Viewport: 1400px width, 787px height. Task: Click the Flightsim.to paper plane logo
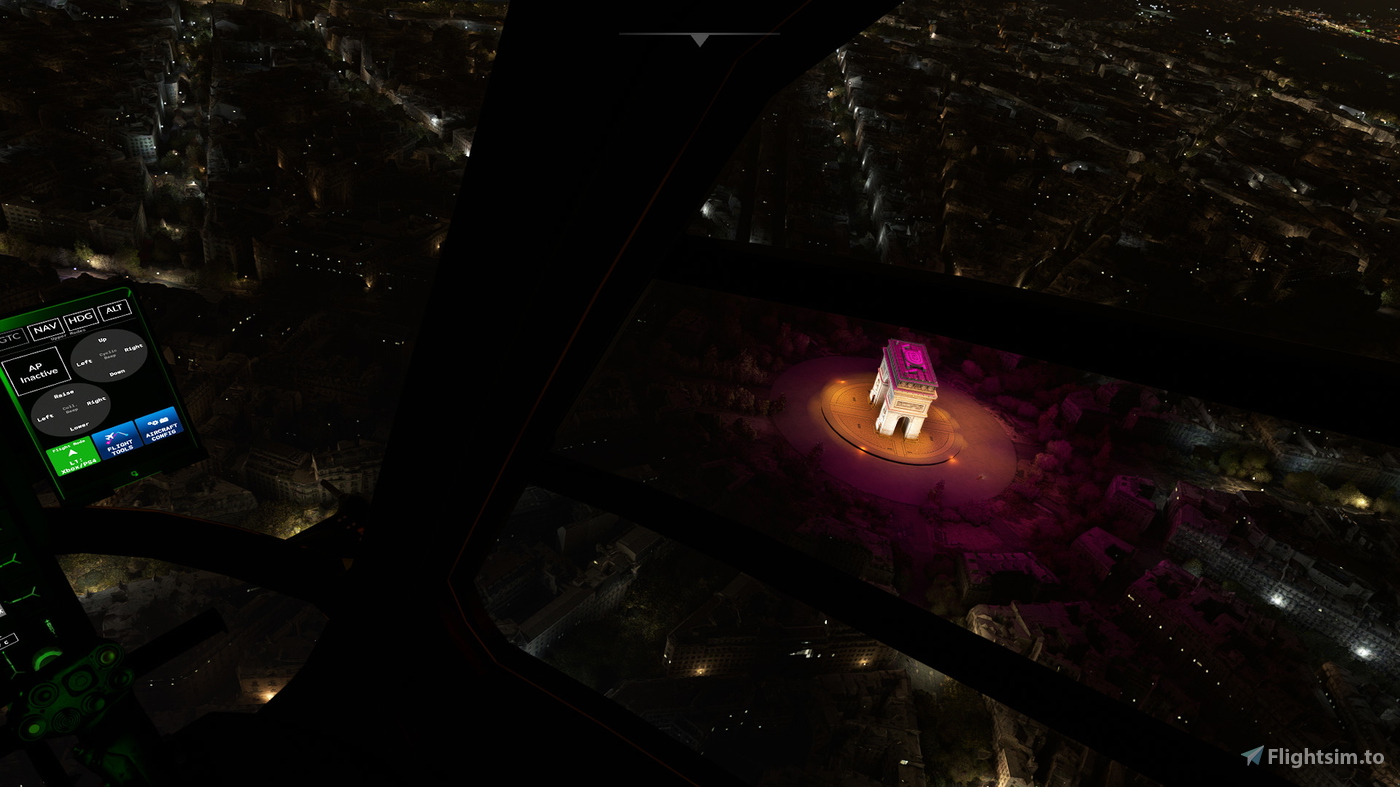click(1253, 755)
